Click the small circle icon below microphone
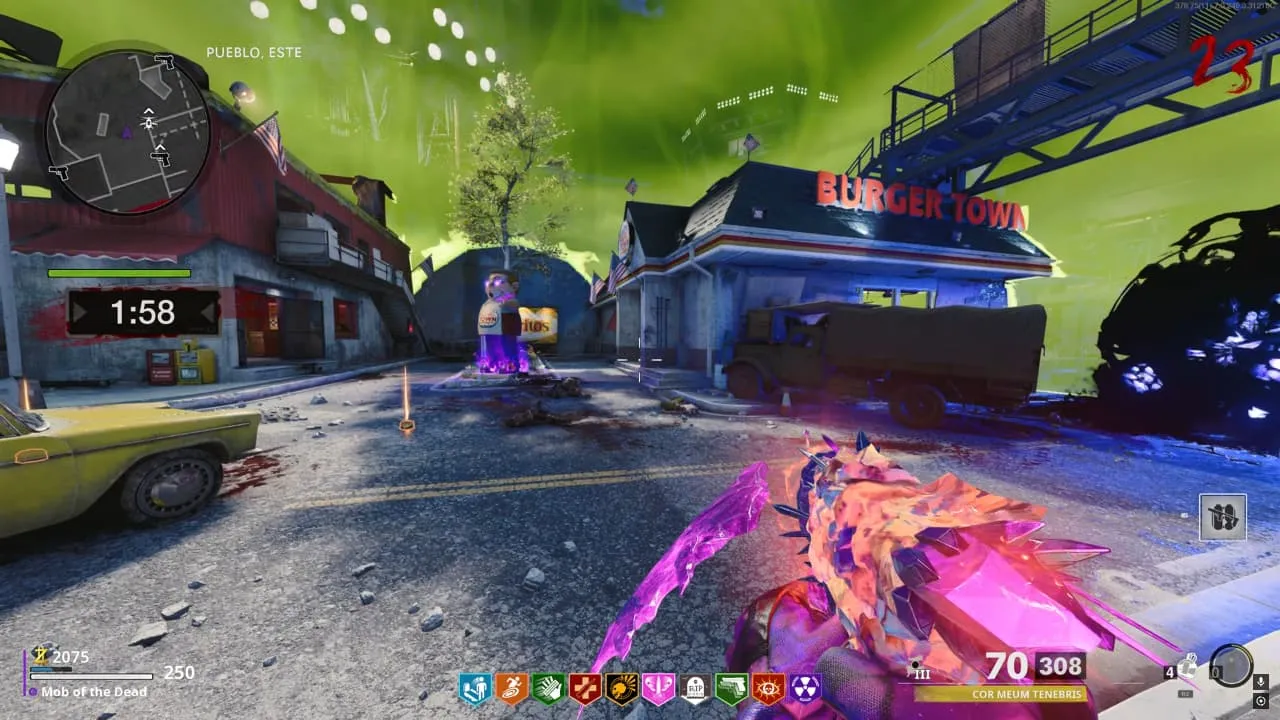This screenshot has width=1280, height=720. pos(1262,699)
